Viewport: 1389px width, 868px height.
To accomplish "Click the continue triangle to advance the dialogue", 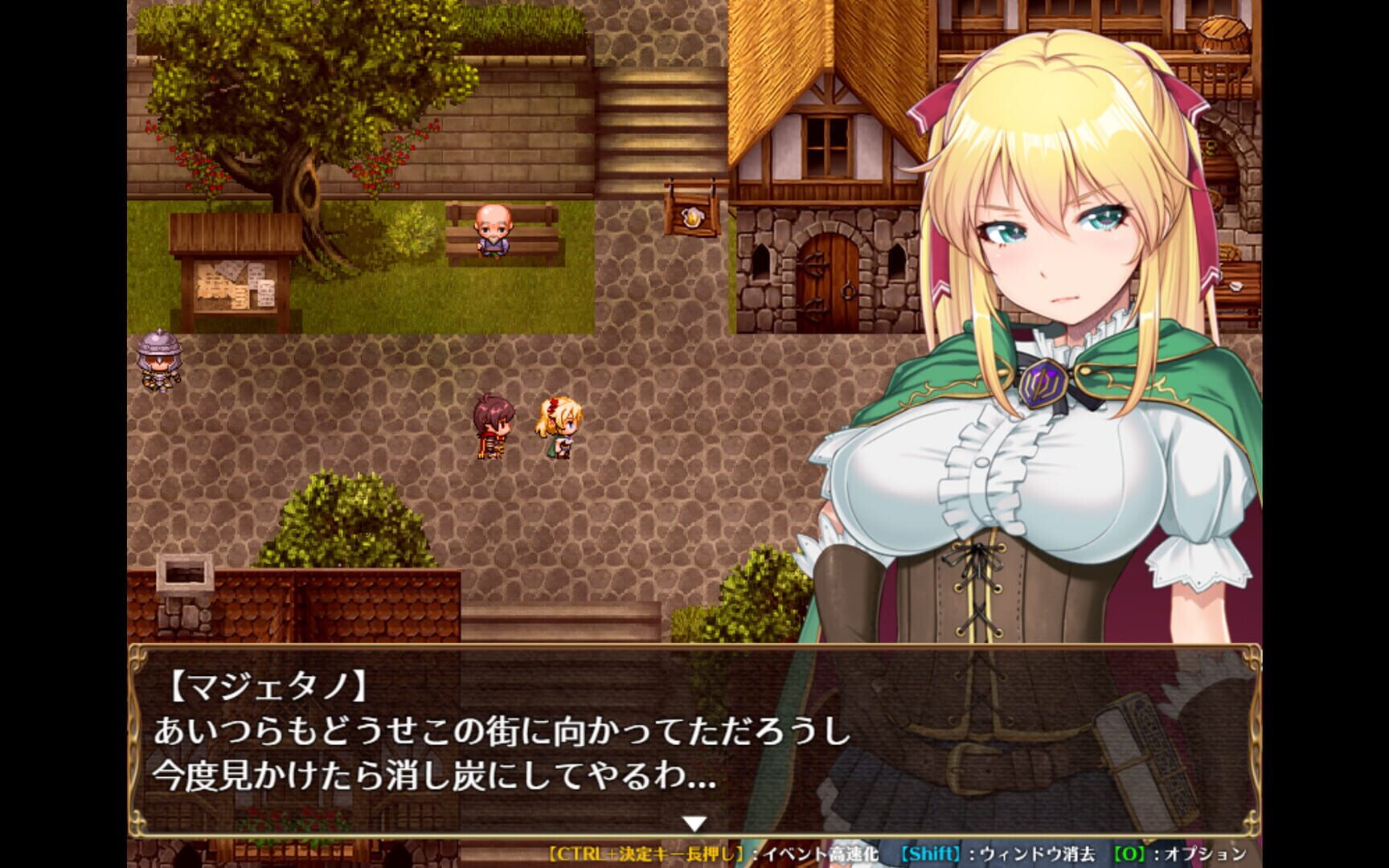I will tap(693, 823).
